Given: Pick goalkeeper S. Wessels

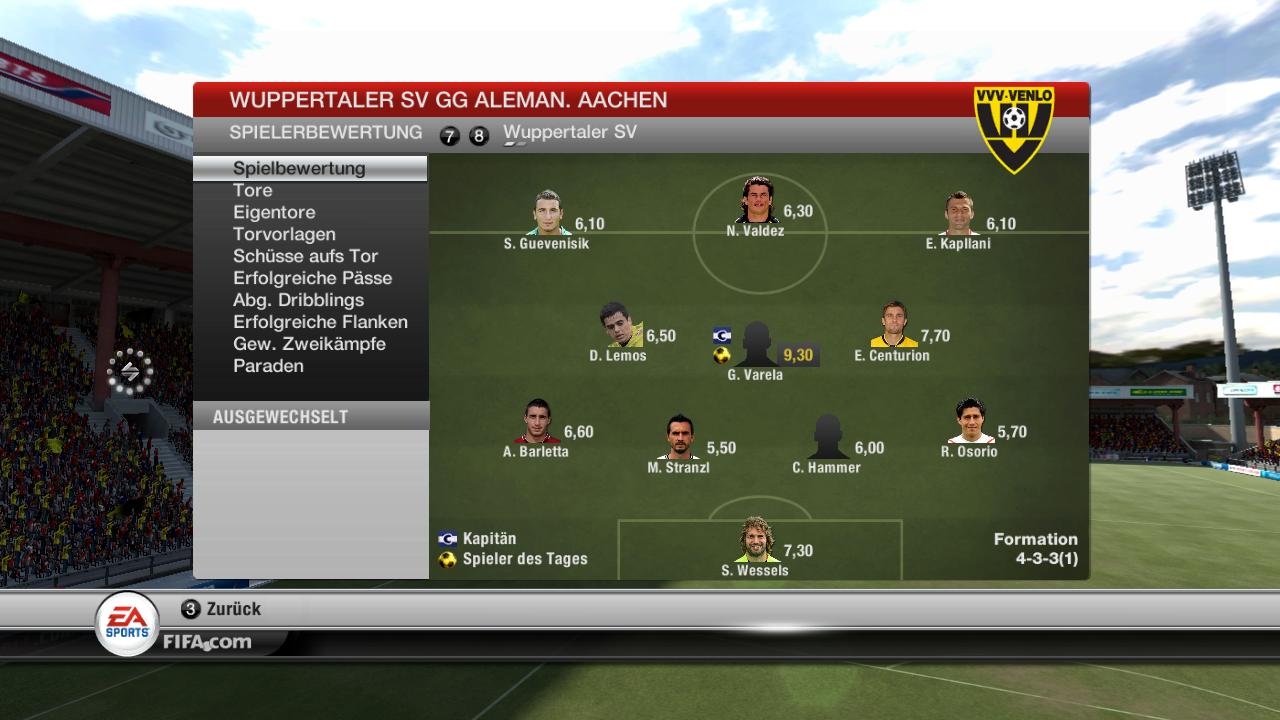Looking at the screenshot, I should tap(755, 541).
